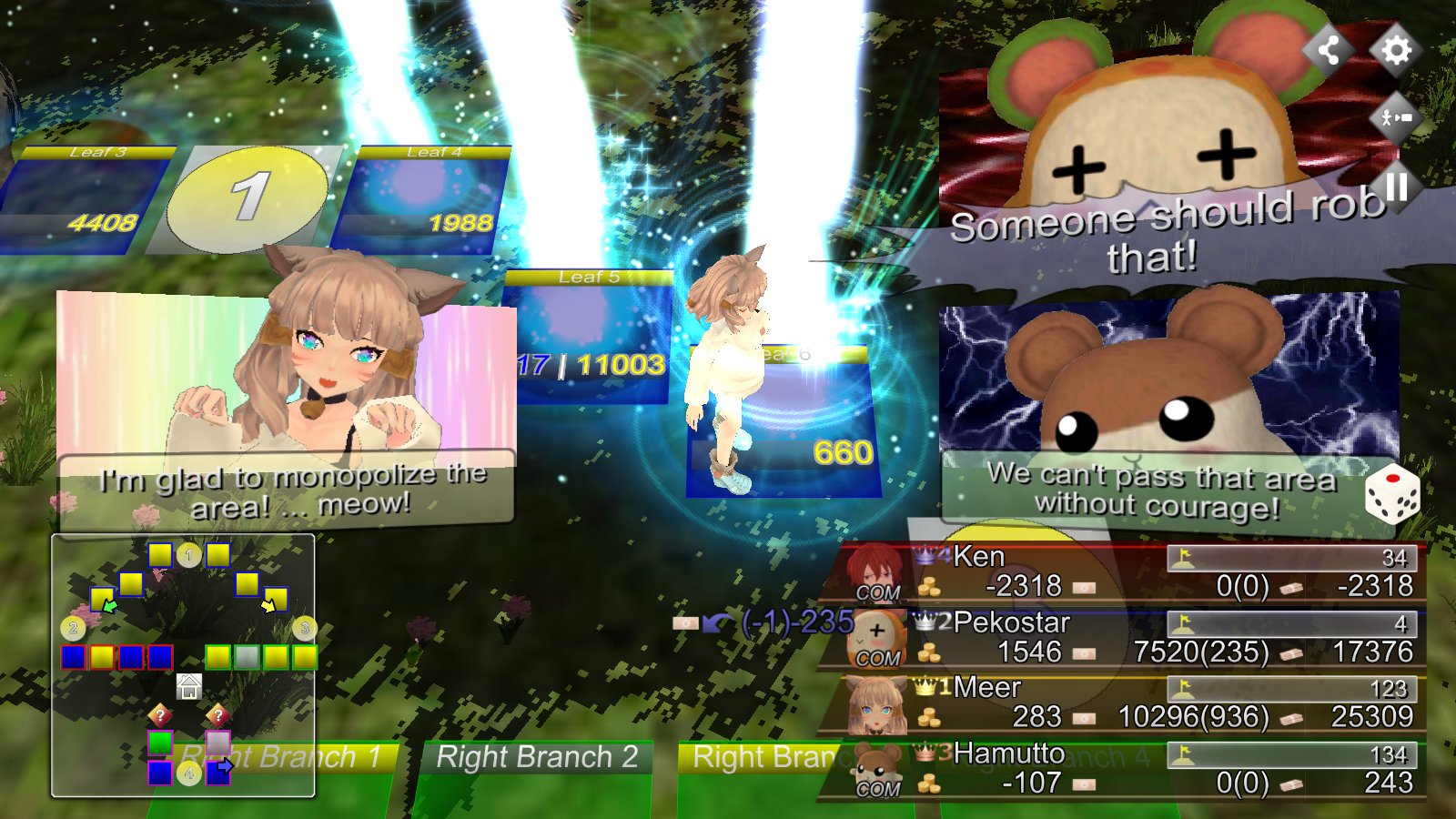Pause the game

pos(1396,187)
